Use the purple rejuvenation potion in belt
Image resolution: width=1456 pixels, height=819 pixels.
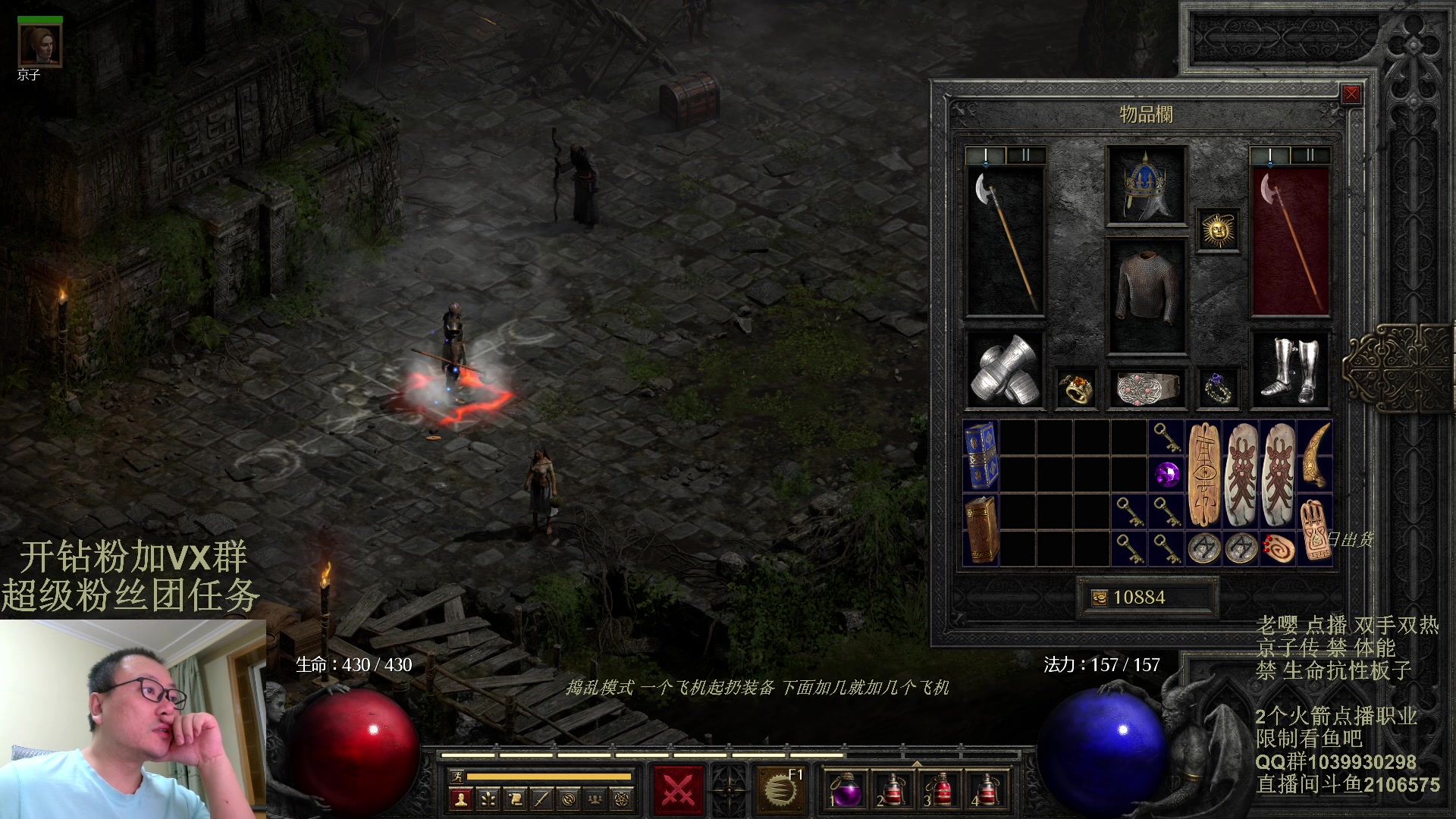(844, 791)
